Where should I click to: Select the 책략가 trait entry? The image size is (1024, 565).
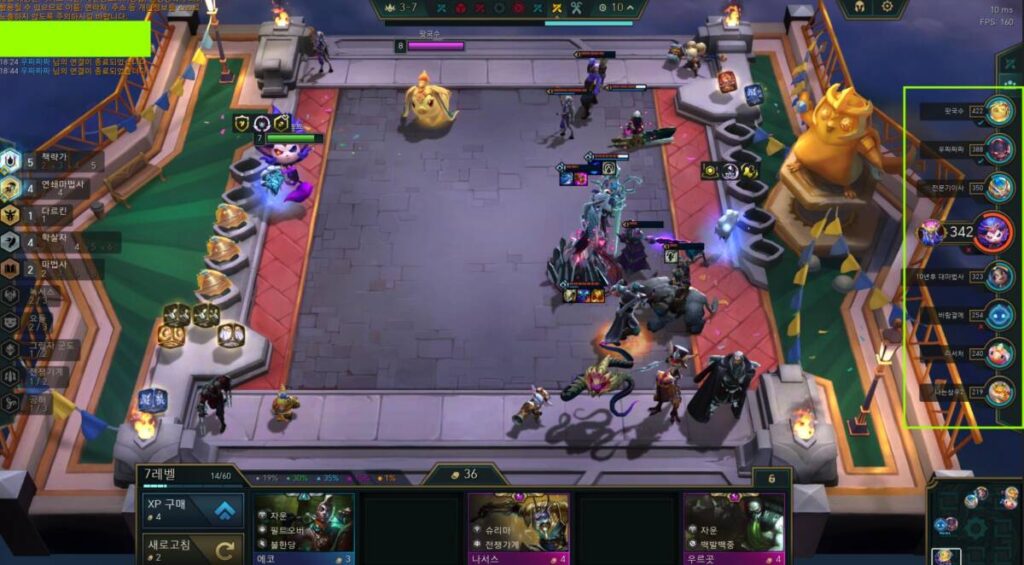(50, 160)
